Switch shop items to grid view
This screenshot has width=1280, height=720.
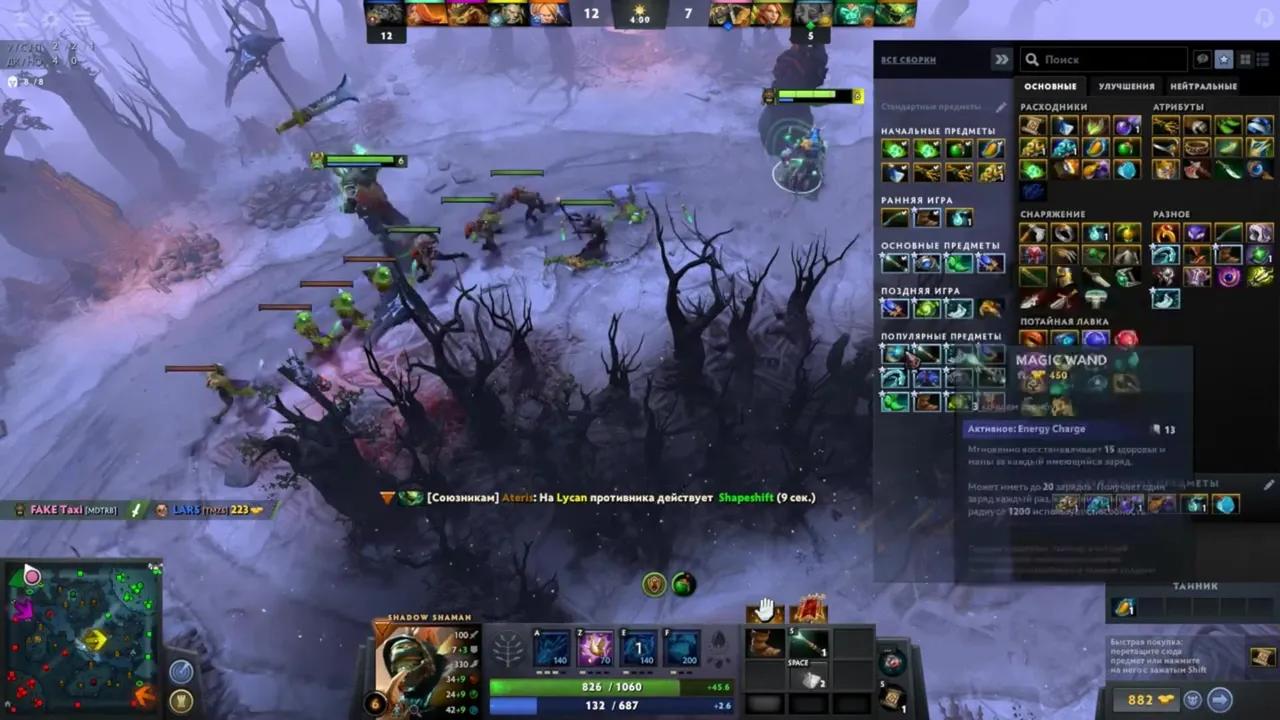(1244, 59)
